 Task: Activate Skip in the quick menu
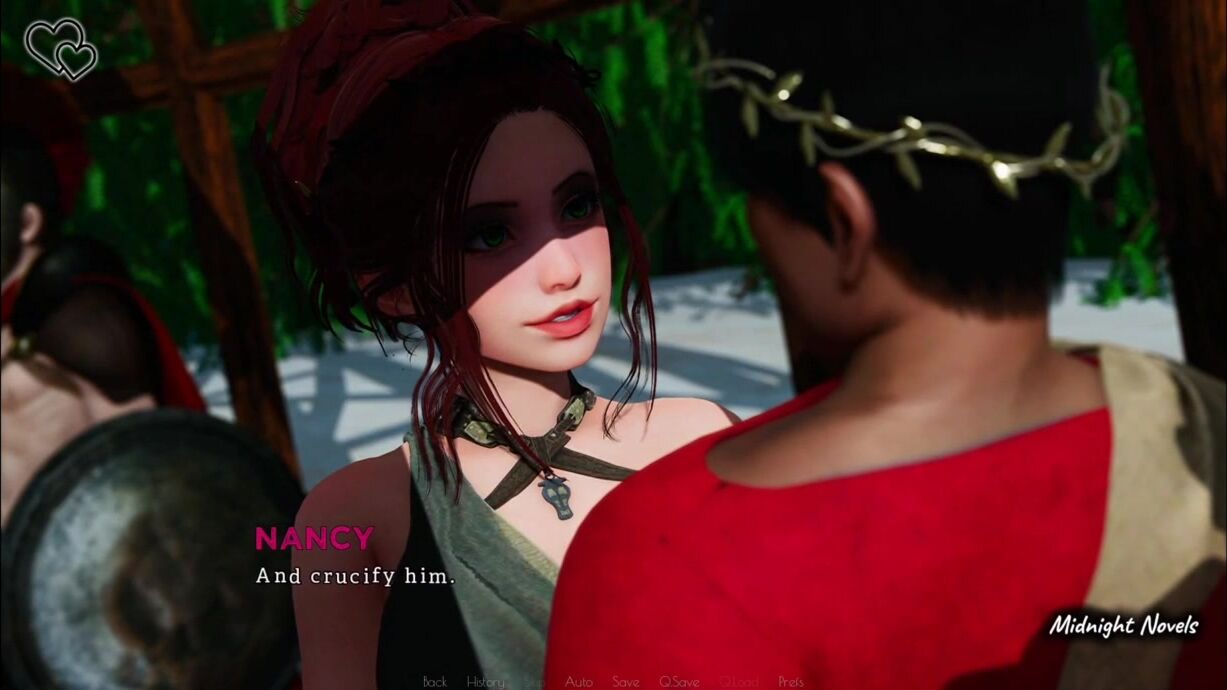click(535, 682)
